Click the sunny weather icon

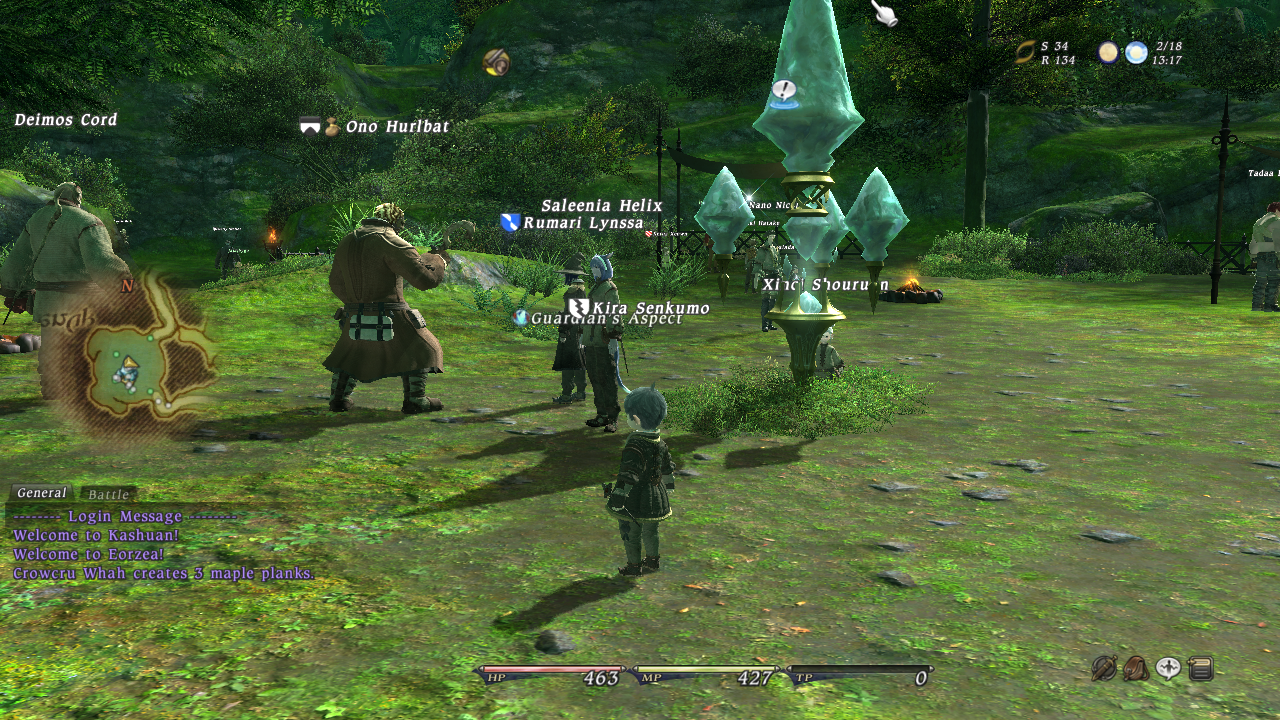(x=1136, y=52)
